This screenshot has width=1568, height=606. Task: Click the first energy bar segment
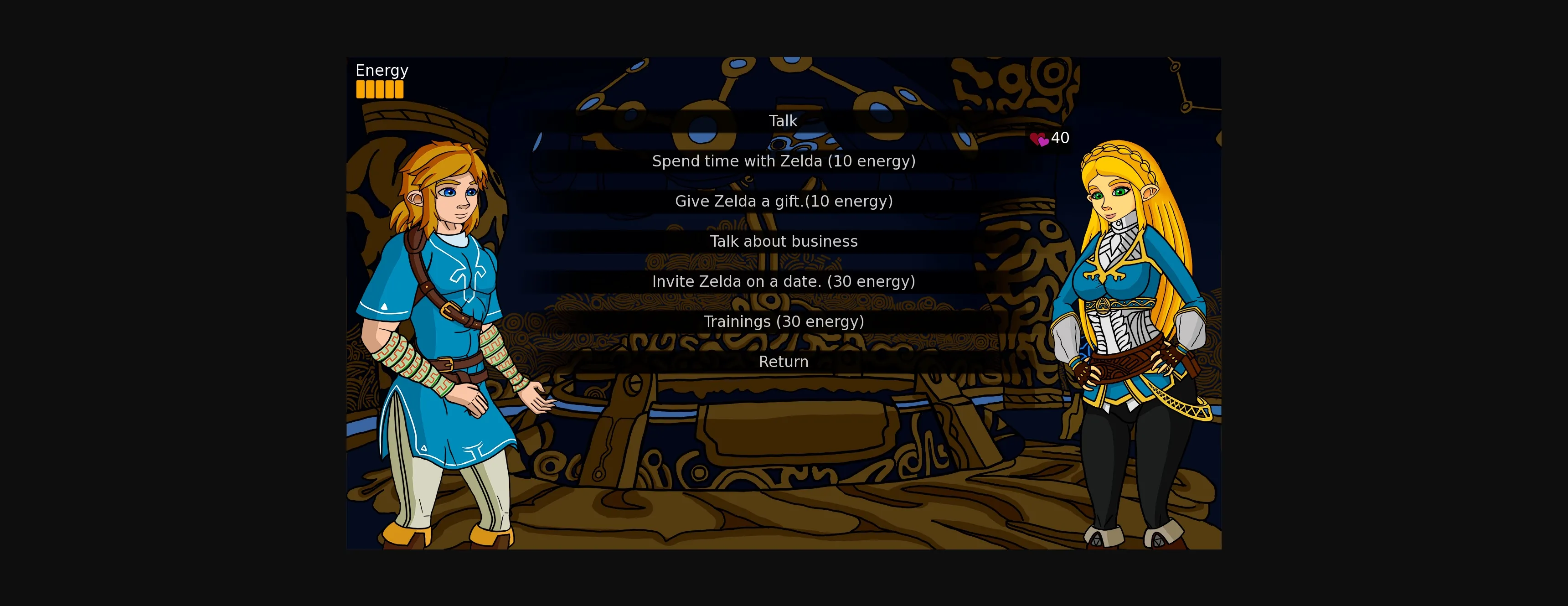[361, 90]
